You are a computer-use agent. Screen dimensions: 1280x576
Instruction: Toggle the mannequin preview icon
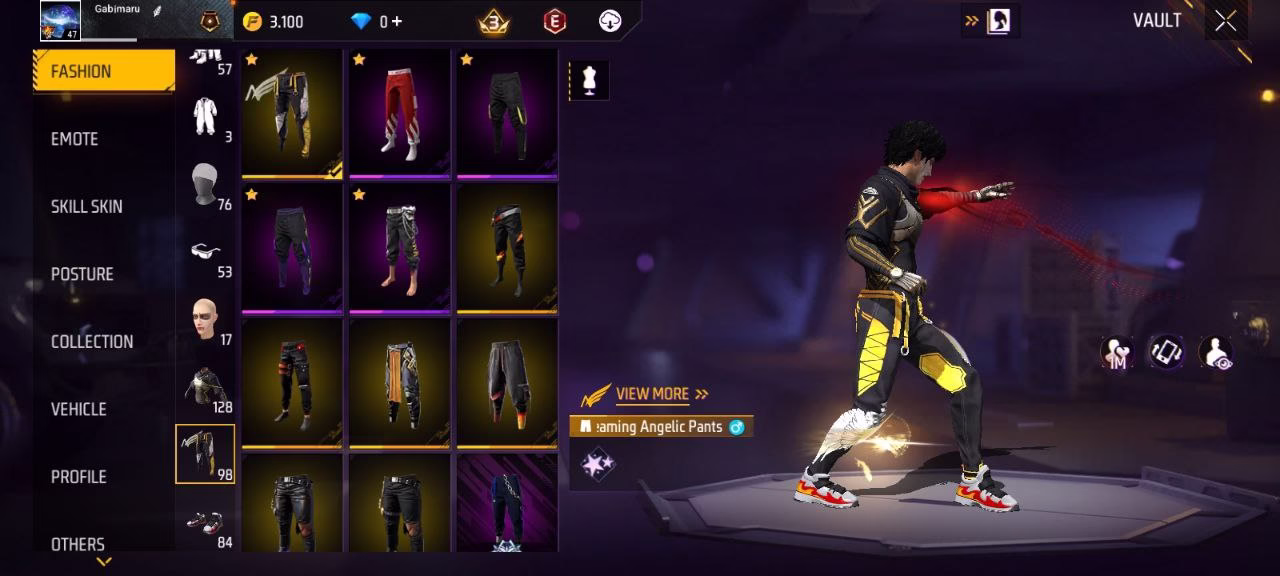589,81
